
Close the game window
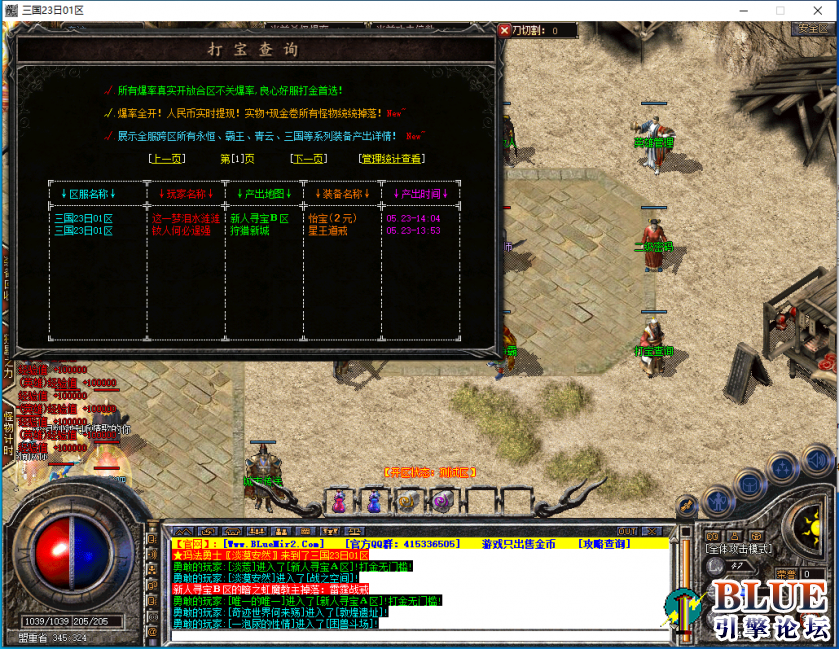(816, 10)
